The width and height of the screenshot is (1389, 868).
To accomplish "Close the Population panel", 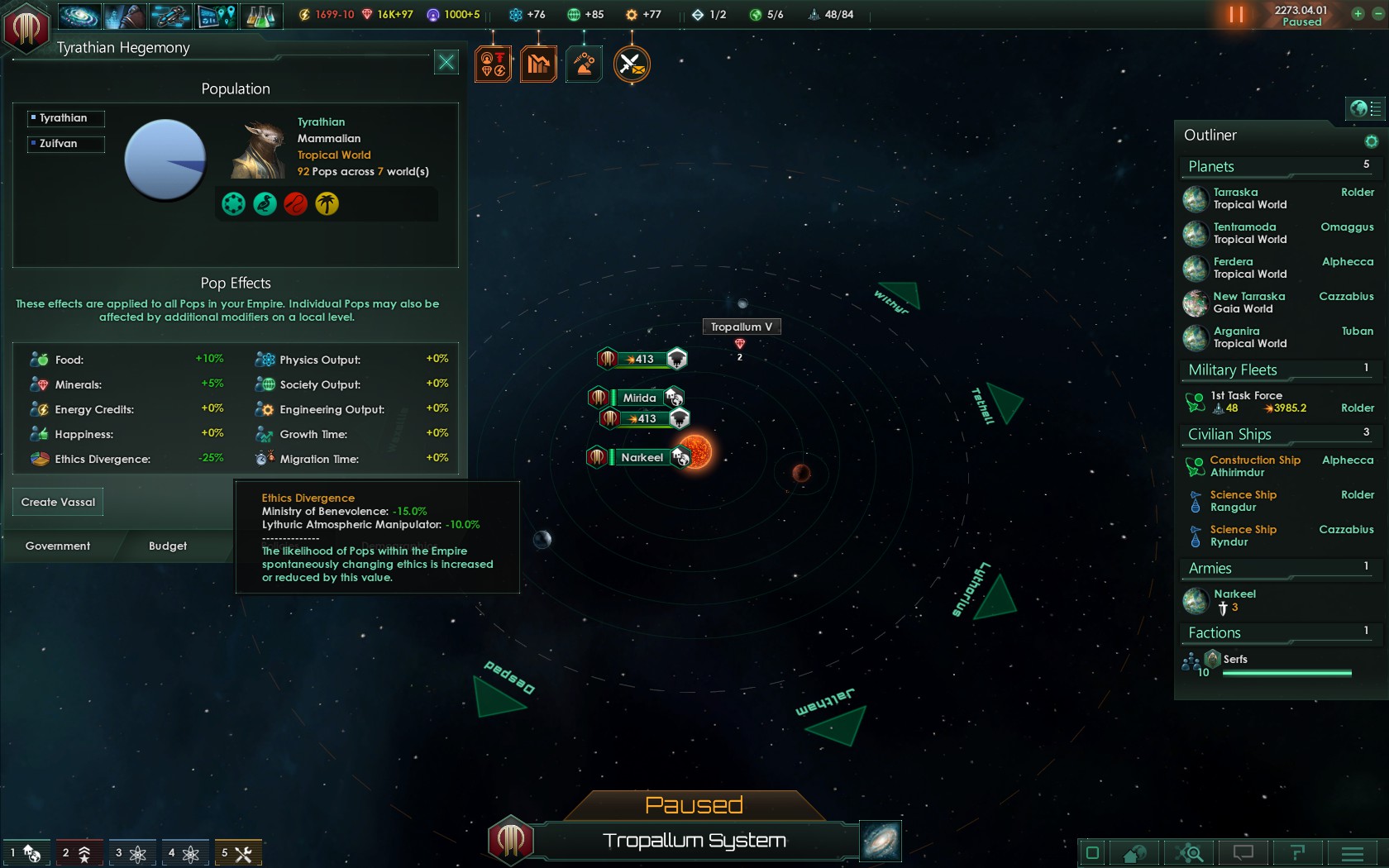I will 446,62.
